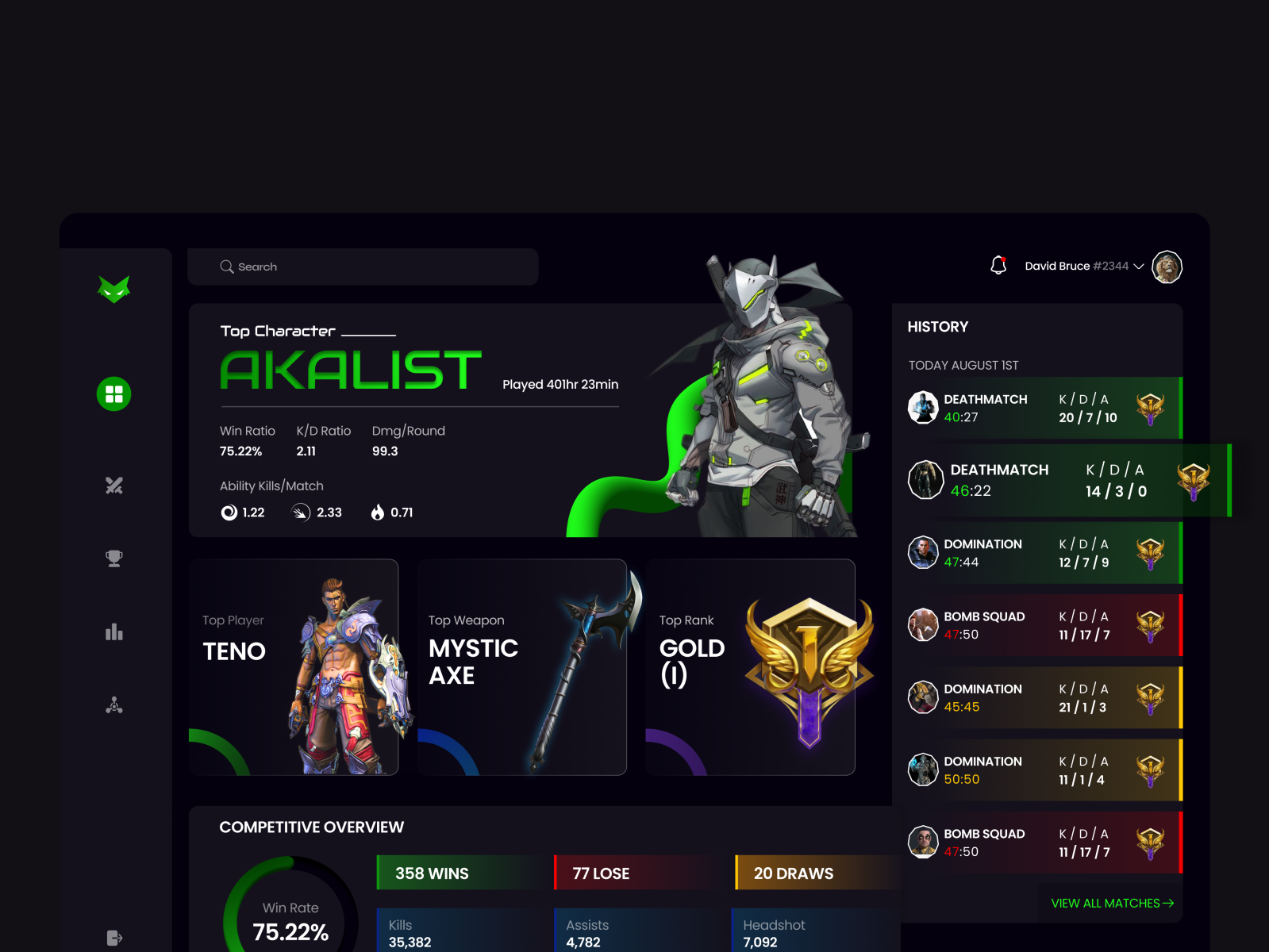
Task: Click the logout icon at sidebar bottom
Action: [x=113, y=939]
